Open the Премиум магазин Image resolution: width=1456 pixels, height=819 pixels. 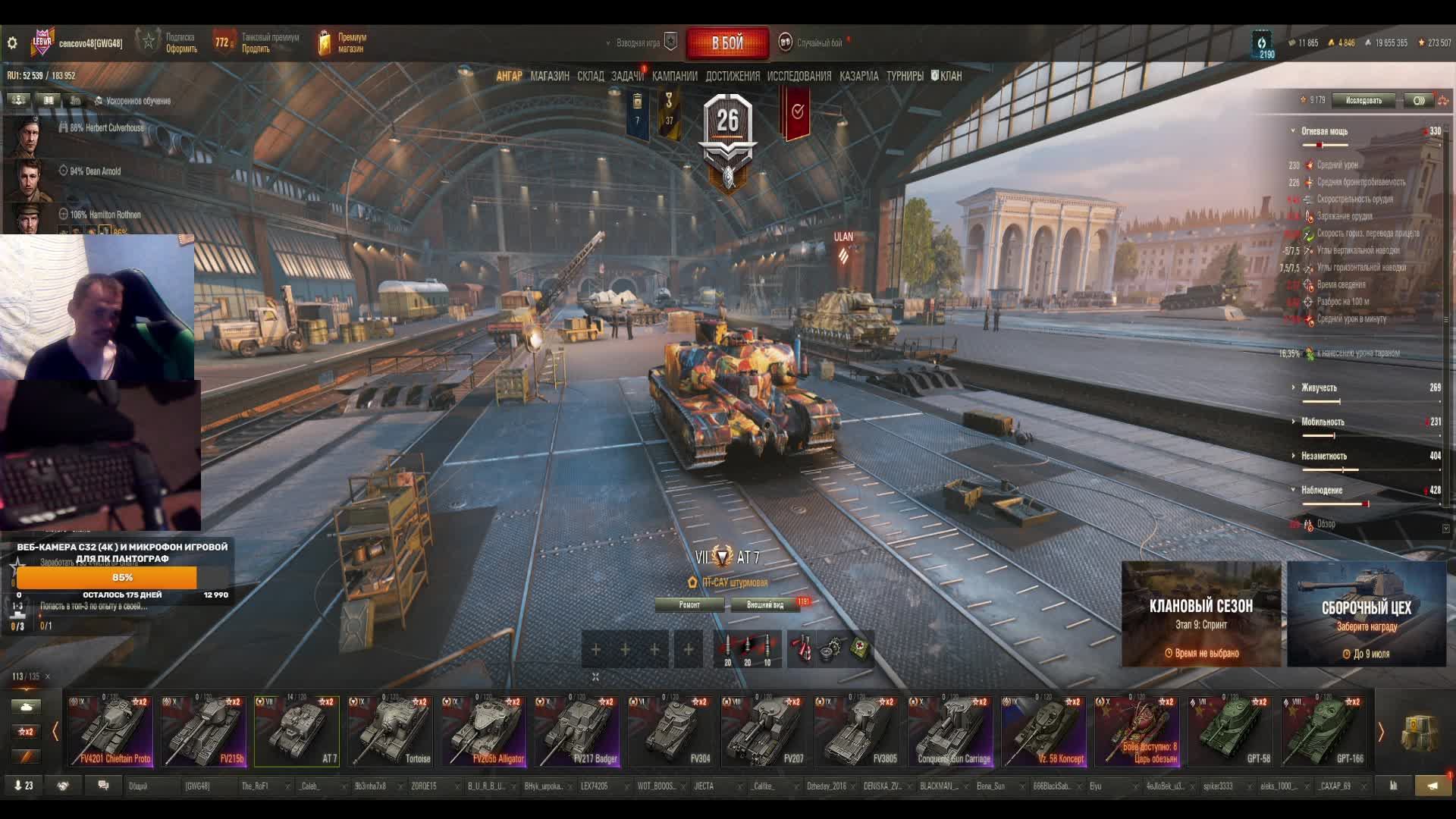[342, 42]
